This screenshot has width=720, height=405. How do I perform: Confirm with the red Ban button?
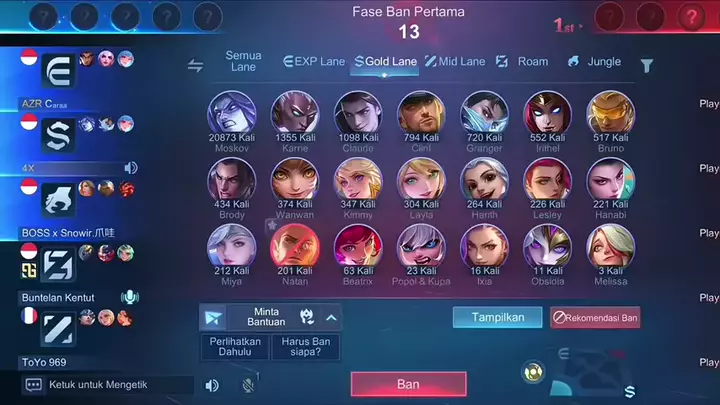408,384
